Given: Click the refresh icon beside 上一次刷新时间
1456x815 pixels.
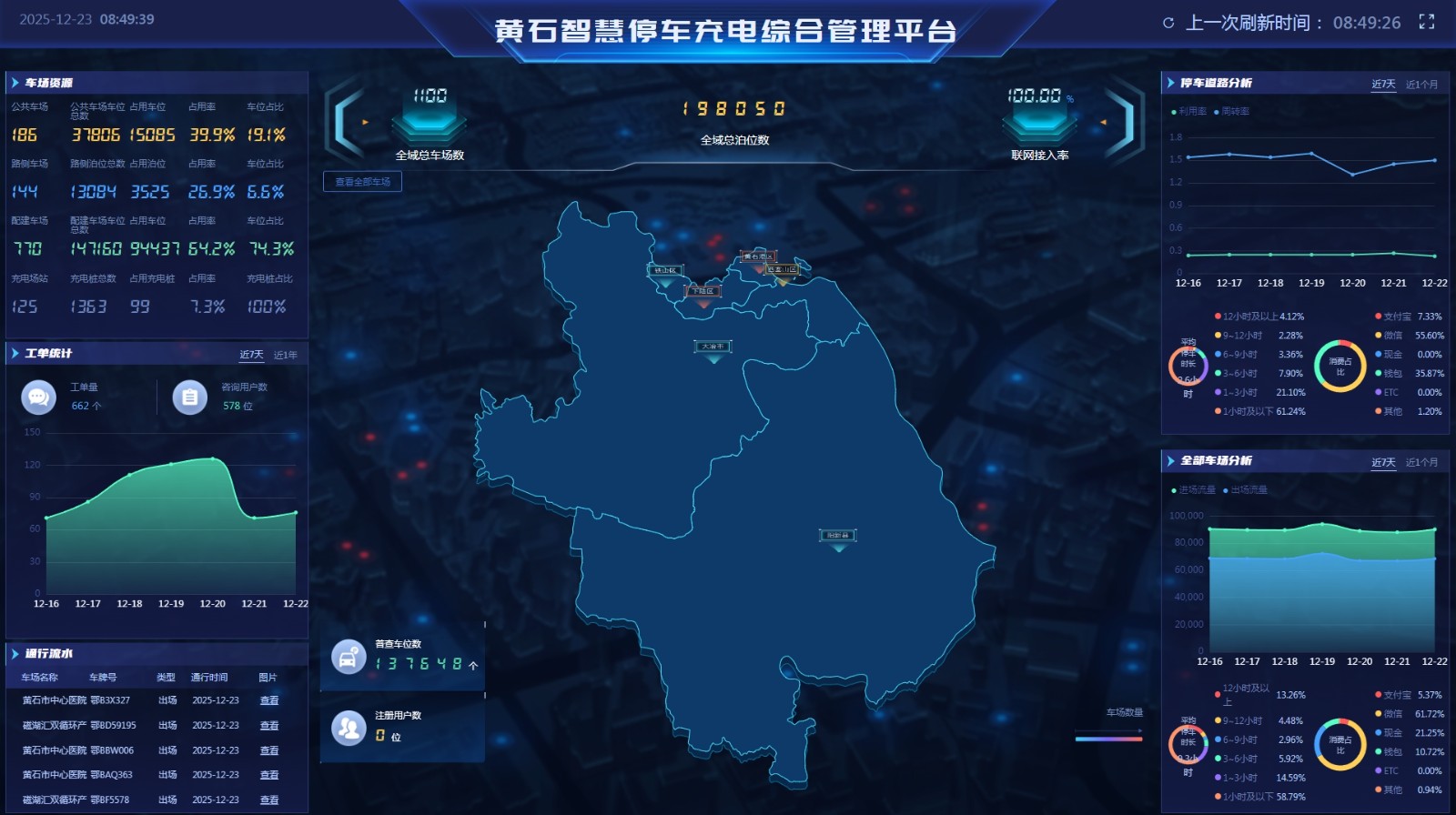Looking at the screenshot, I should [1168, 24].
